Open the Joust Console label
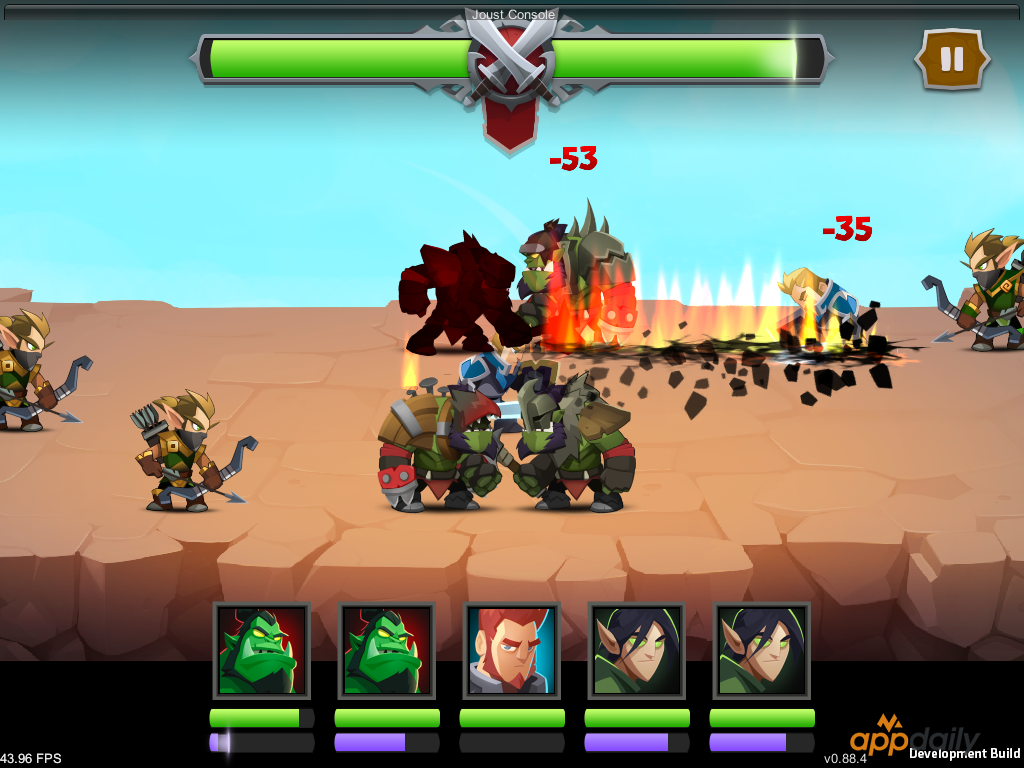The image size is (1024, 768). tap(513, 15)
